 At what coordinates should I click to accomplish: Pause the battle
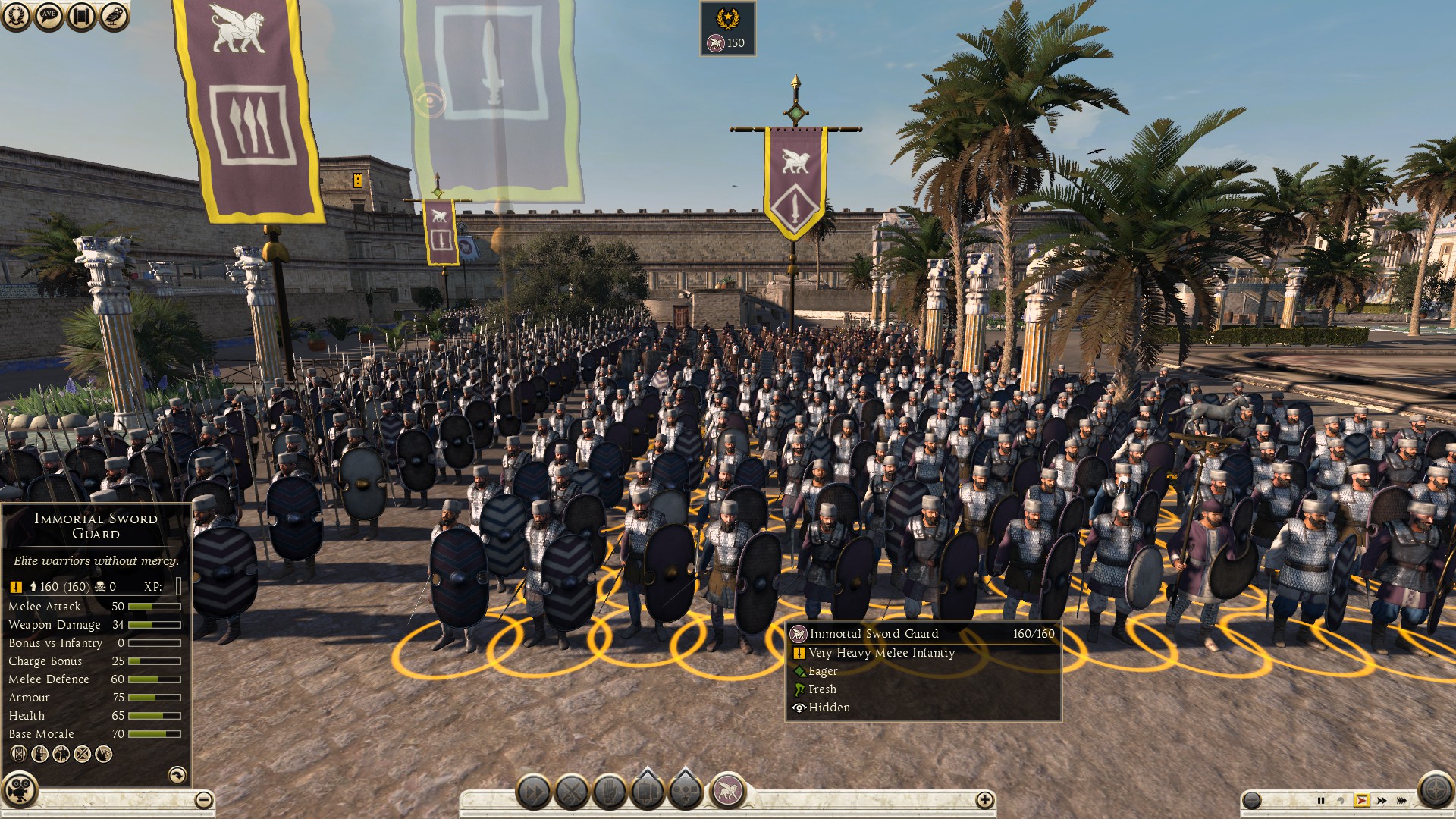click(1321, 800)
